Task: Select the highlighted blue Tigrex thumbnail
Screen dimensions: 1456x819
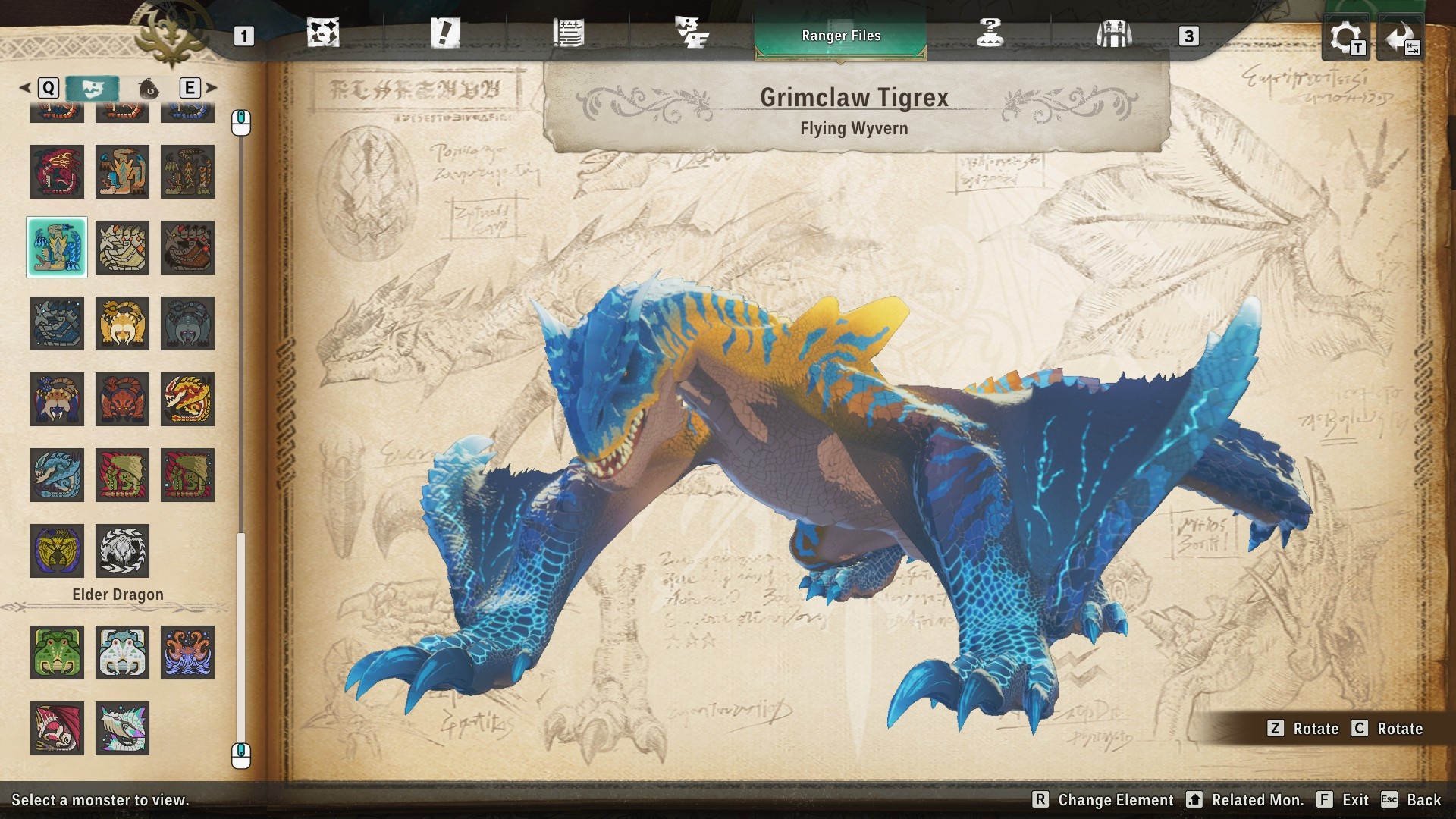Action: pos(57,248)
